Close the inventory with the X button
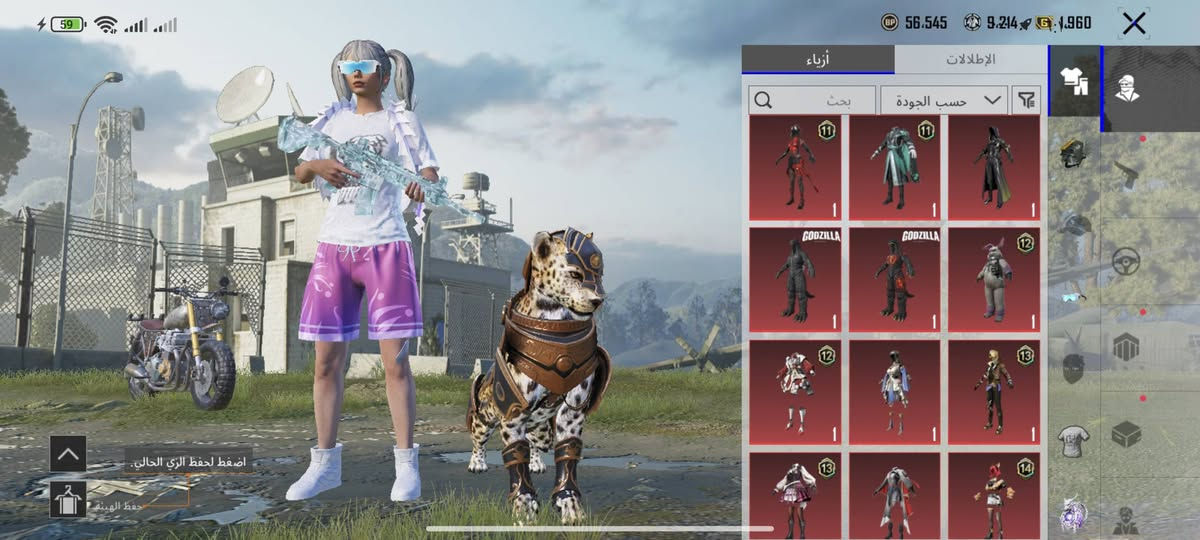 pyautogui.click(x=1133, y=24)
